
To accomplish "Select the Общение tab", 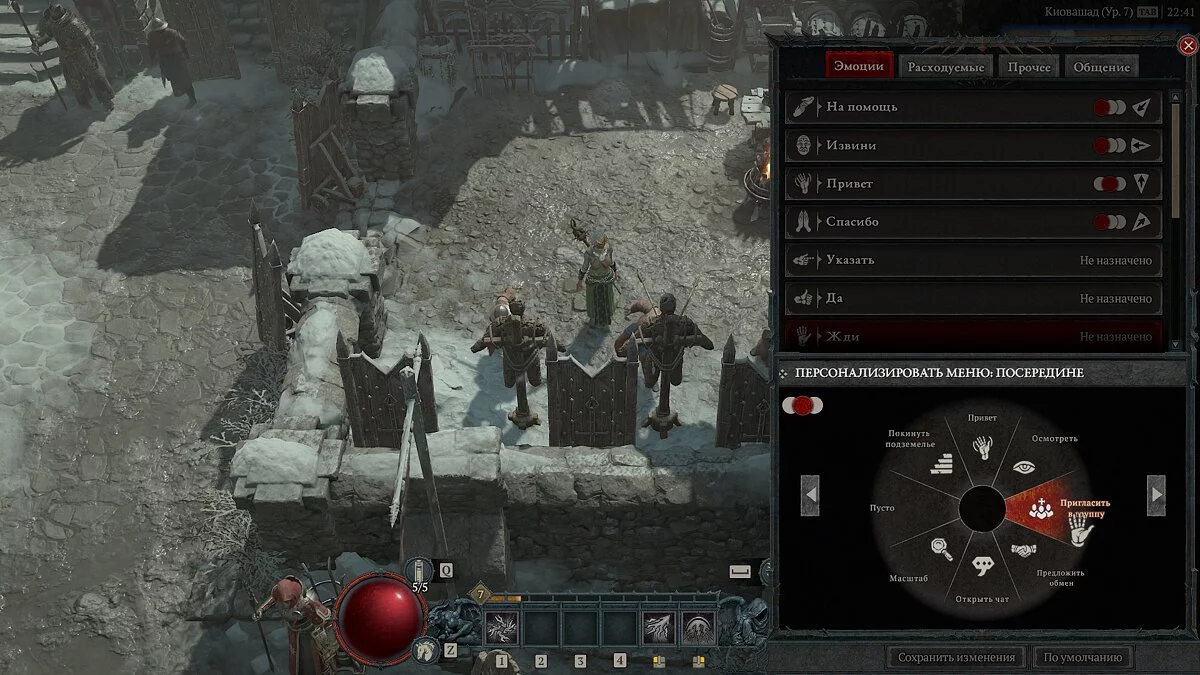I will coord(1102,67).
